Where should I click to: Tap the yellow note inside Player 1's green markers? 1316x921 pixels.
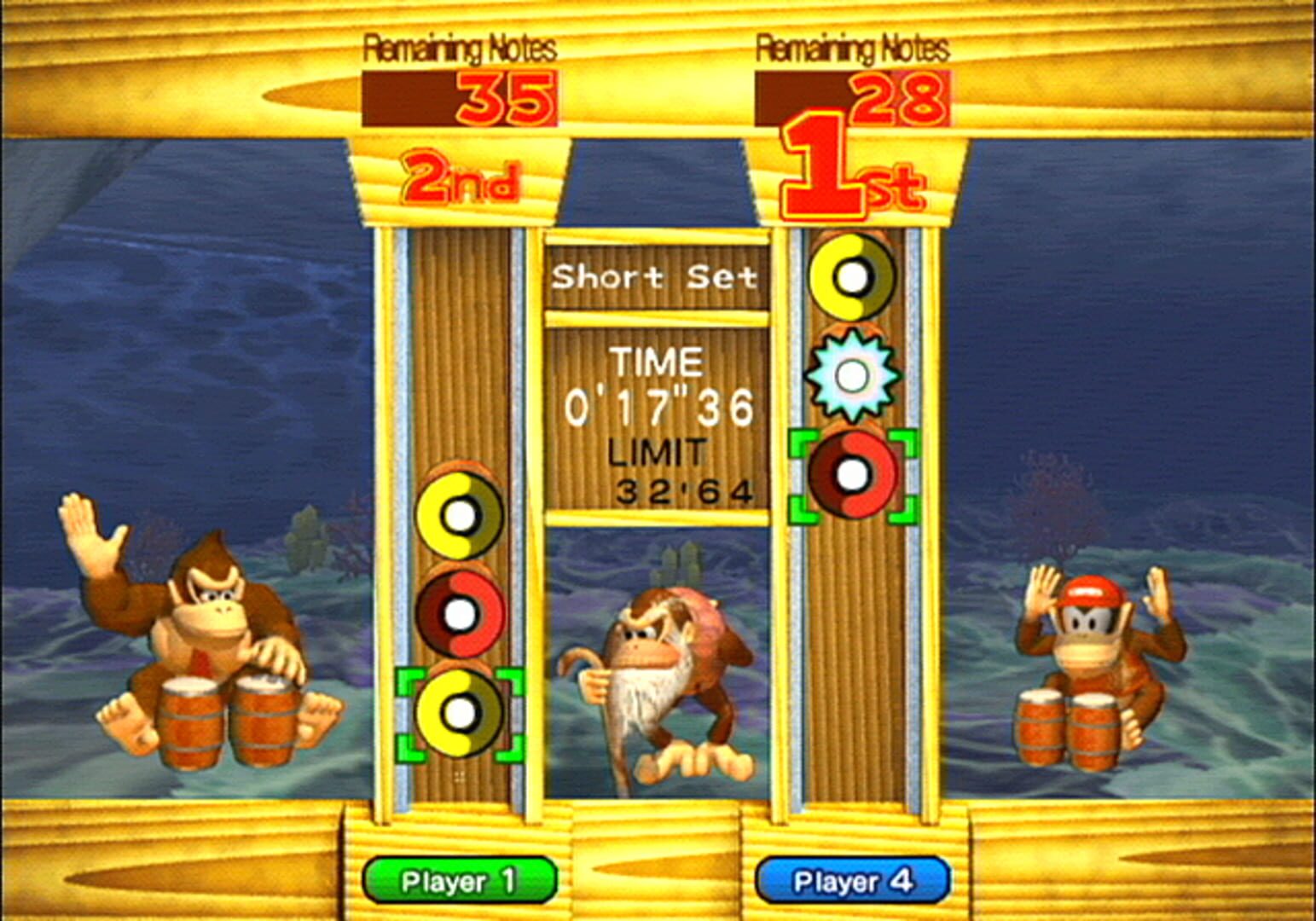461,716
